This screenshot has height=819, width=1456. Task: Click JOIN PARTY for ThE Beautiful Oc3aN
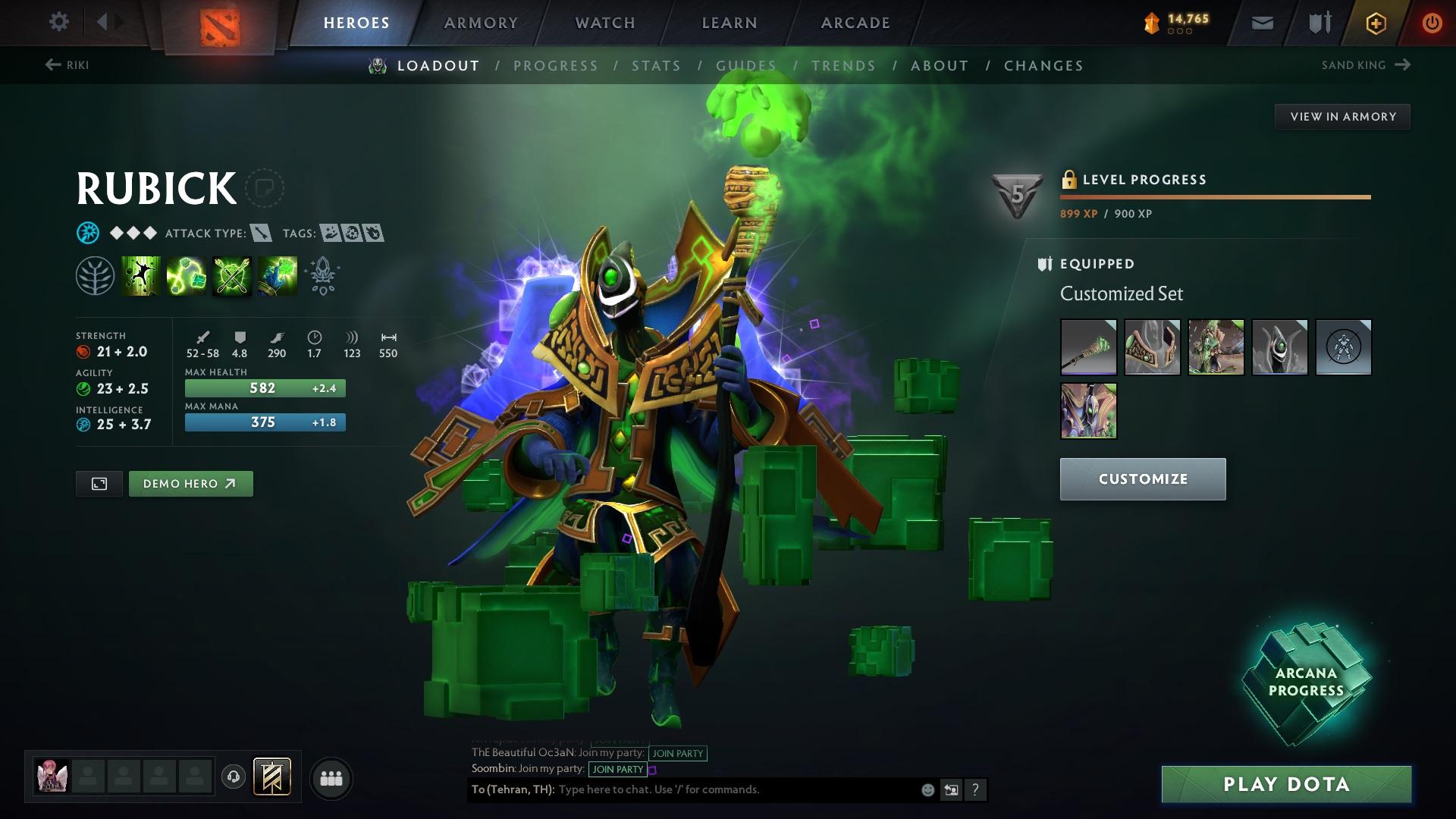[677, 753]
